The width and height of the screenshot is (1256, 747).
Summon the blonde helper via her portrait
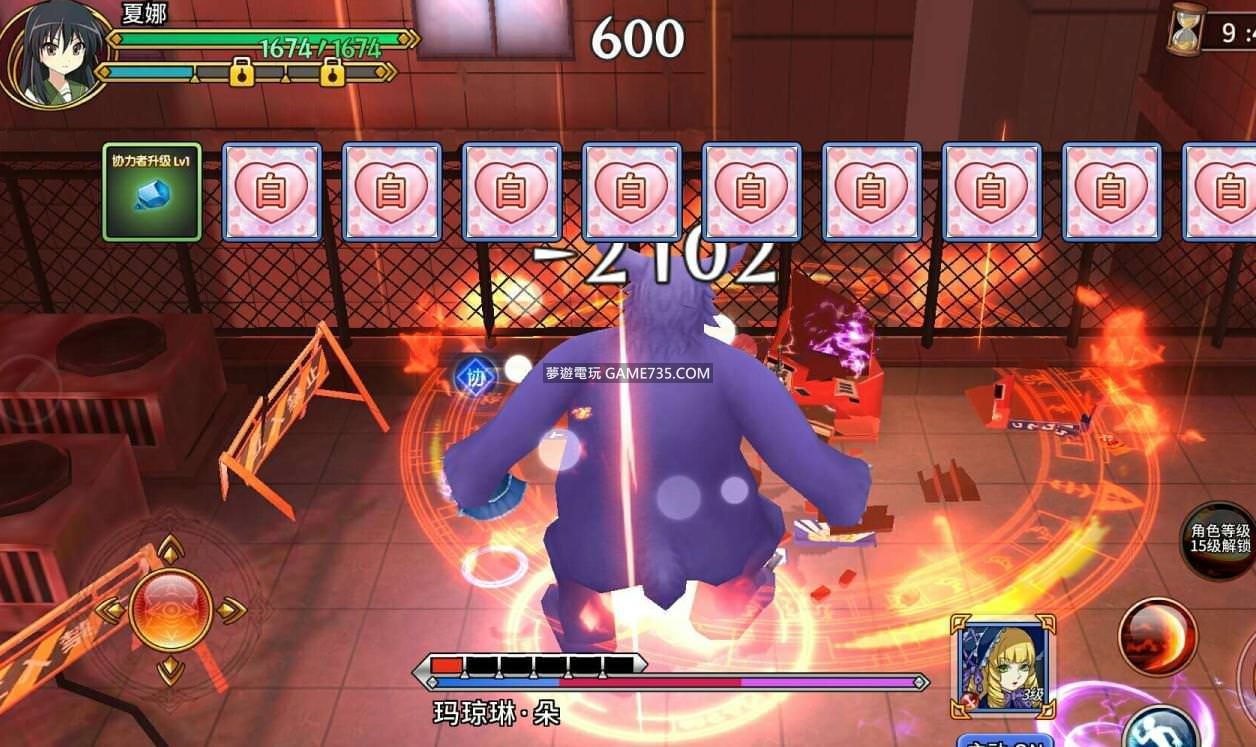tap(1001, 666)
